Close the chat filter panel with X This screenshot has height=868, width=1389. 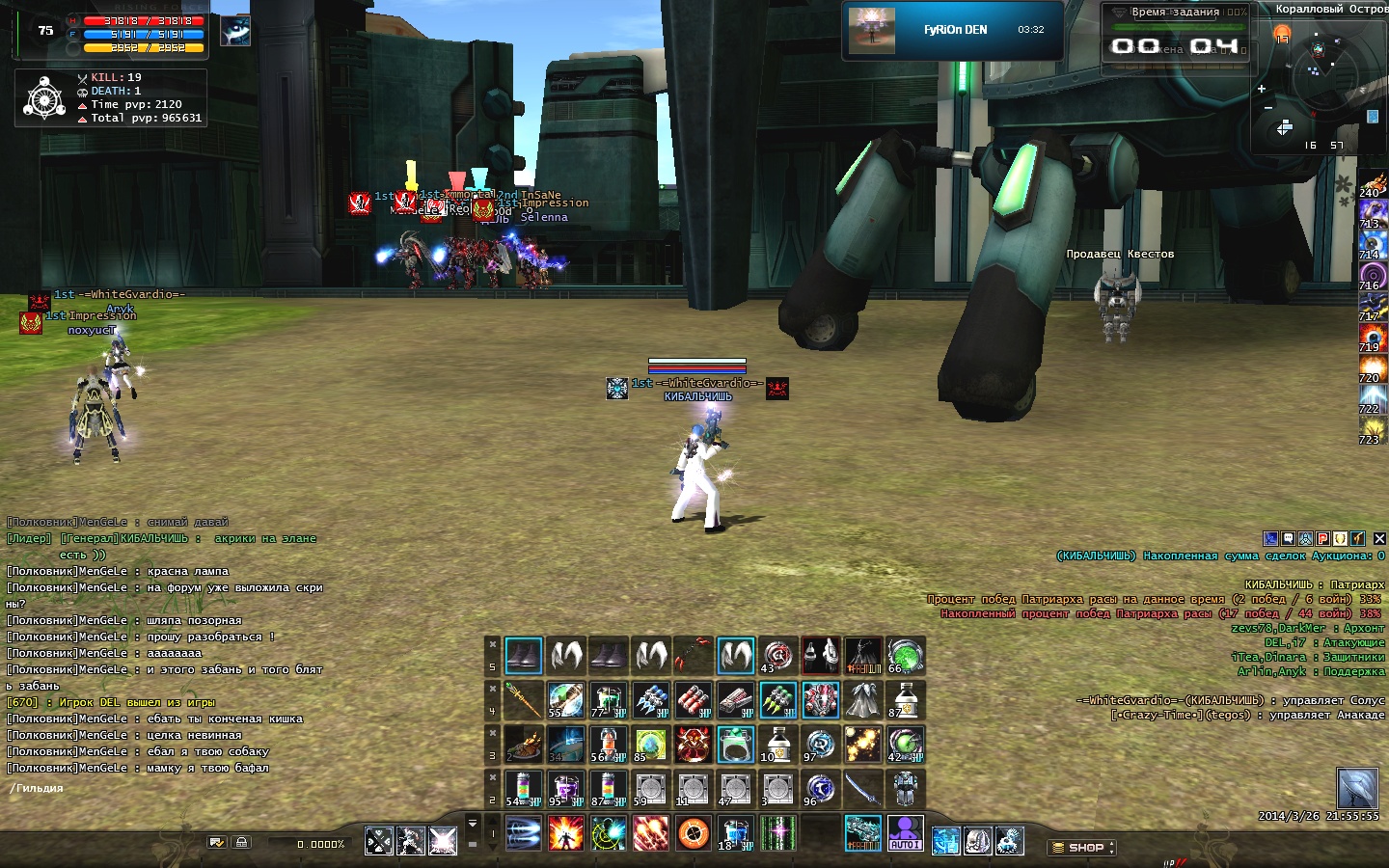tap(1379, 539)
